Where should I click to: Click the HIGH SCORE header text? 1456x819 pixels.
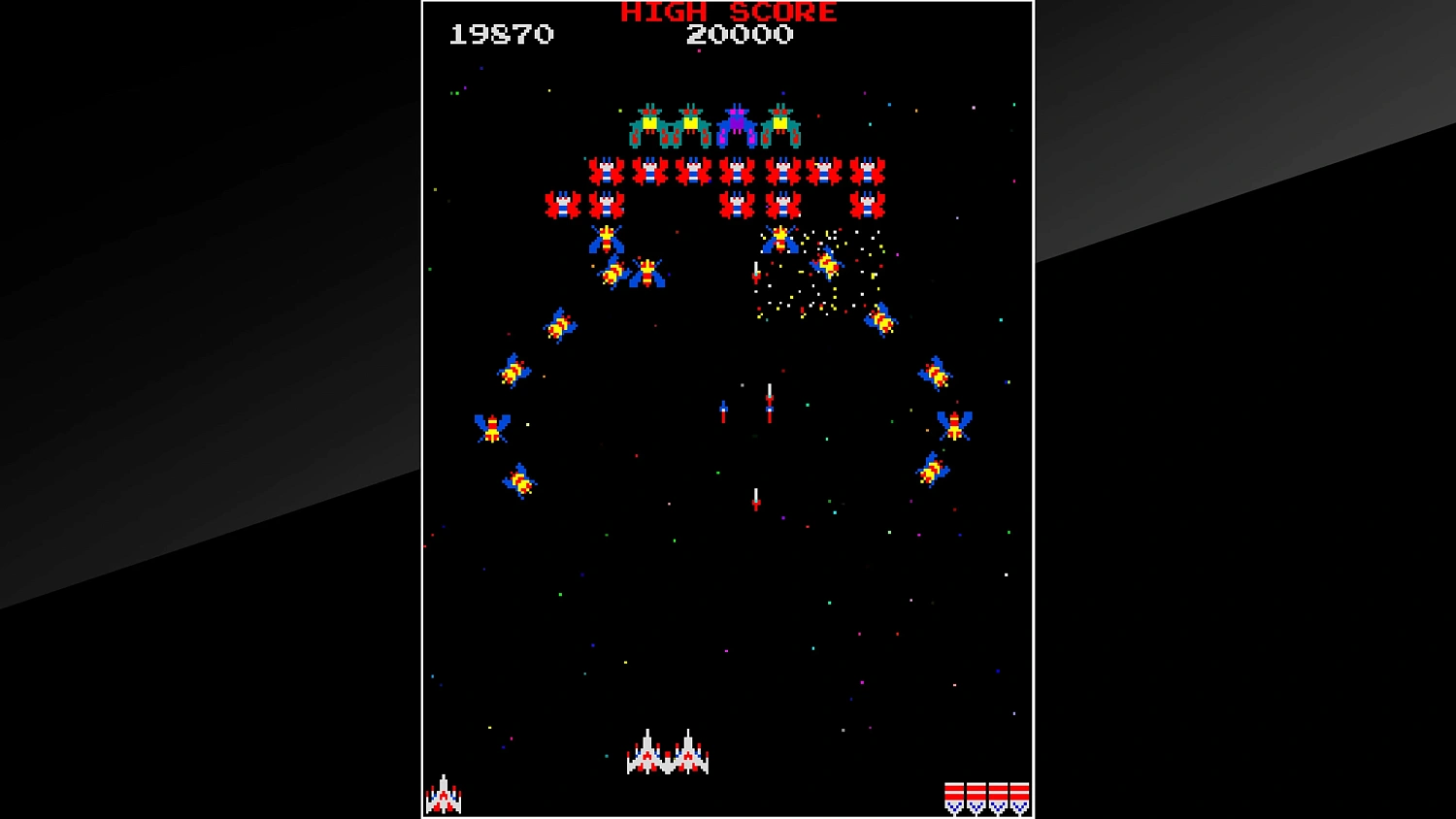726,13
